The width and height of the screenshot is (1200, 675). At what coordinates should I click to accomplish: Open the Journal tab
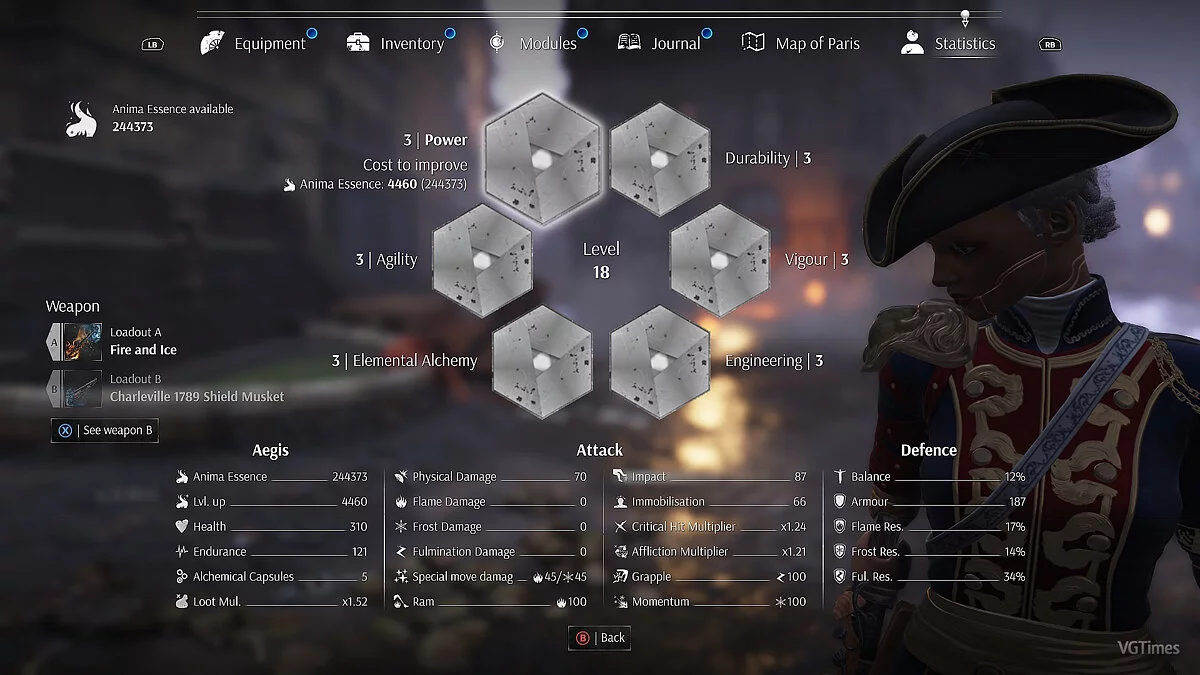click(660, 44)
